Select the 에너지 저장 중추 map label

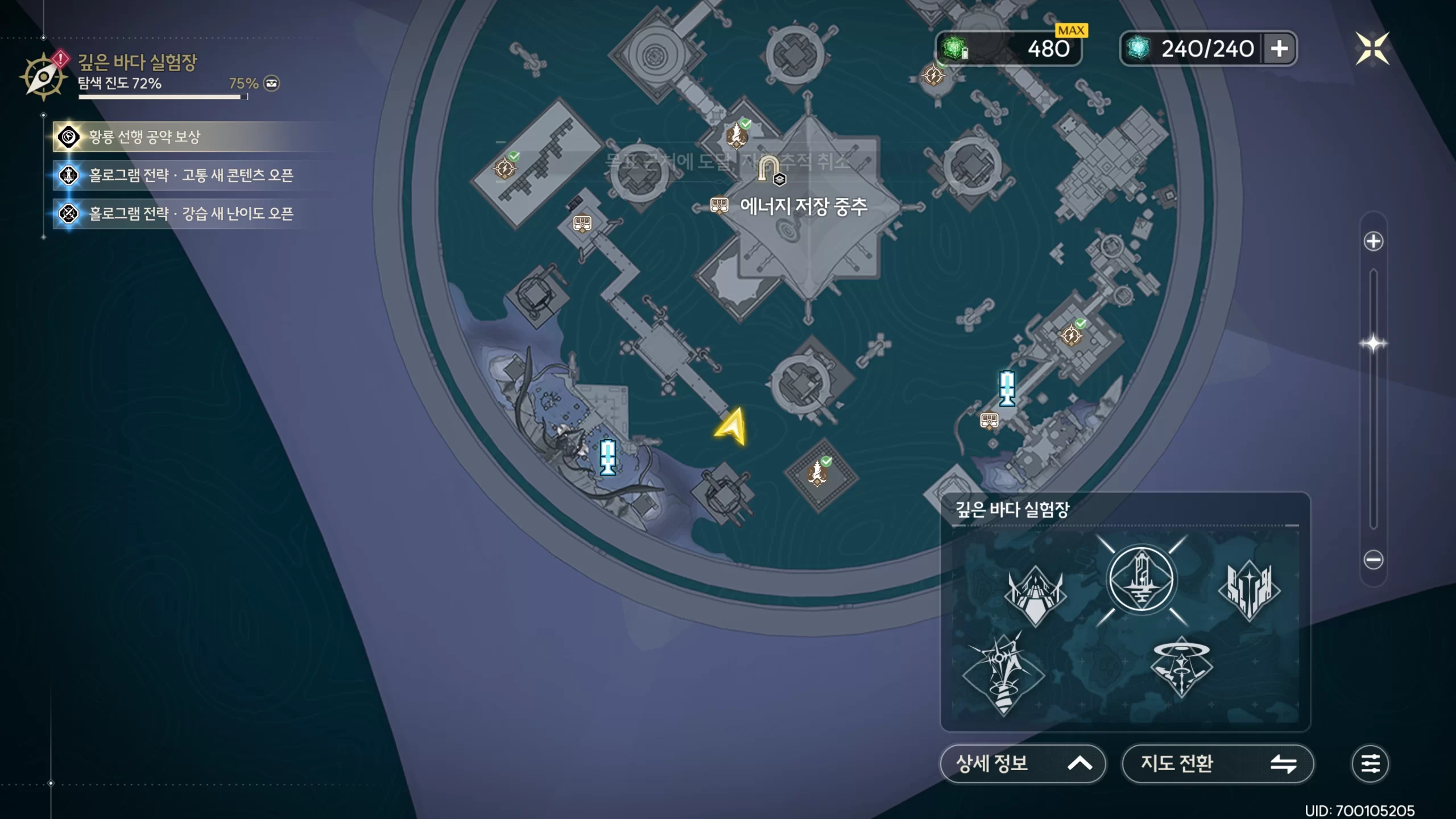pyautogui.click(x=803, y=206)
